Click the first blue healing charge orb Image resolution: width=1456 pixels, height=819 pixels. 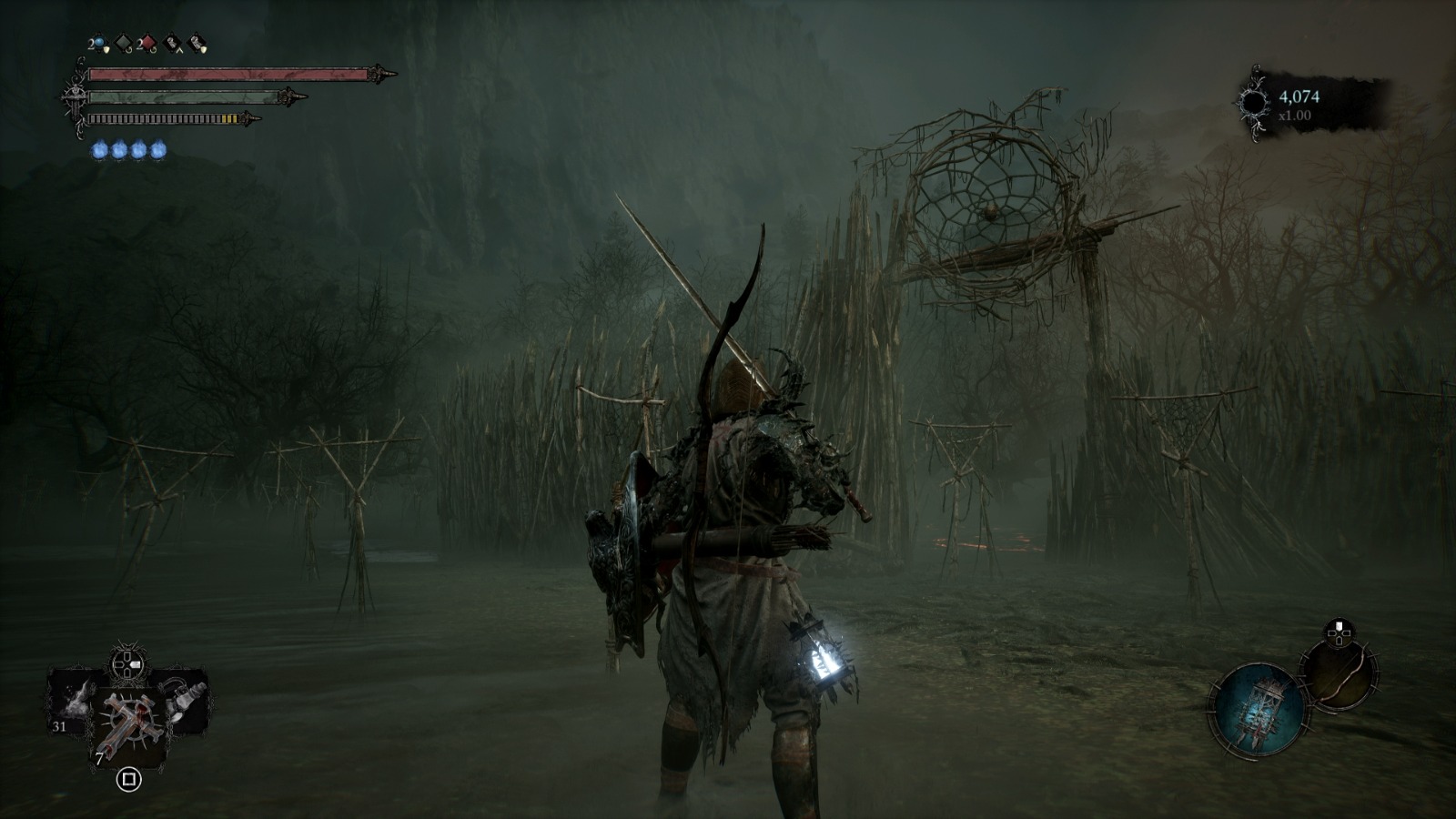[100, 148]
